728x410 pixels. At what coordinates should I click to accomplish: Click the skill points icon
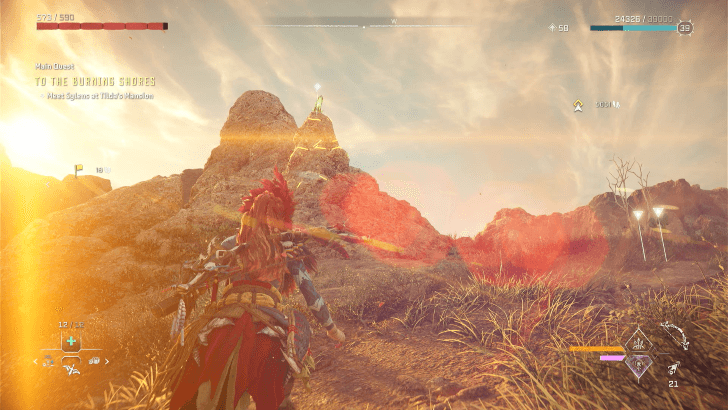tap(551, 28)
